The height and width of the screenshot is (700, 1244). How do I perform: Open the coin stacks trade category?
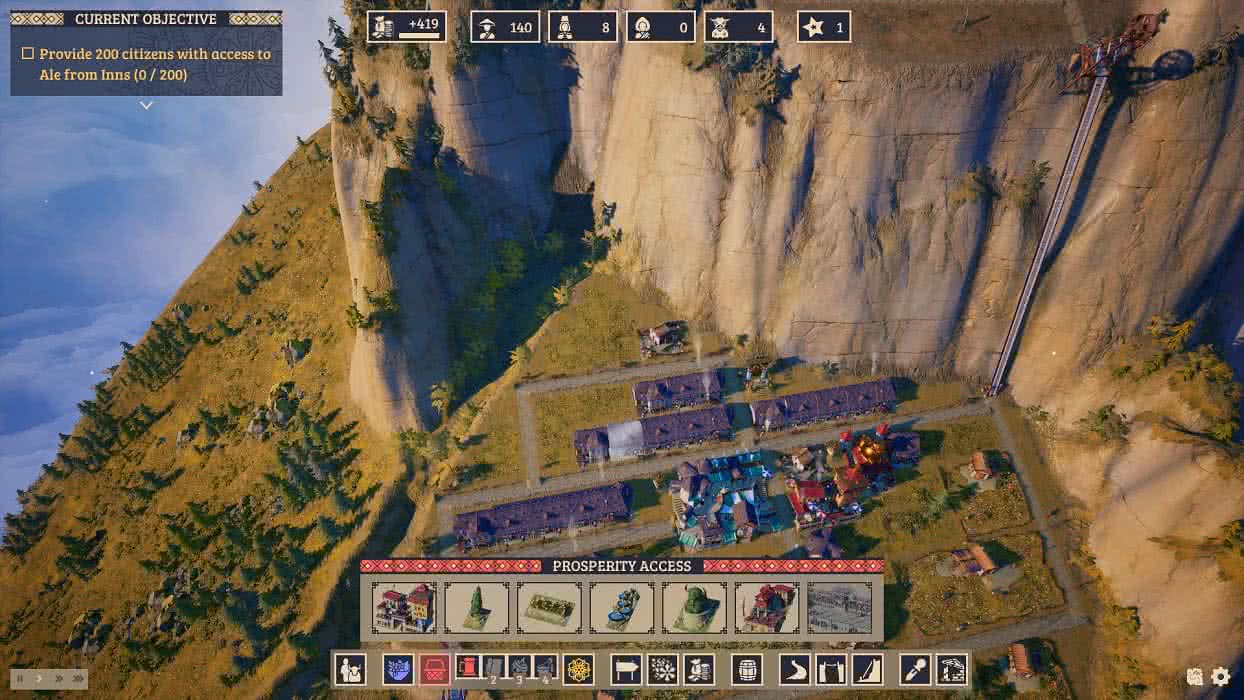pos(698,669)
